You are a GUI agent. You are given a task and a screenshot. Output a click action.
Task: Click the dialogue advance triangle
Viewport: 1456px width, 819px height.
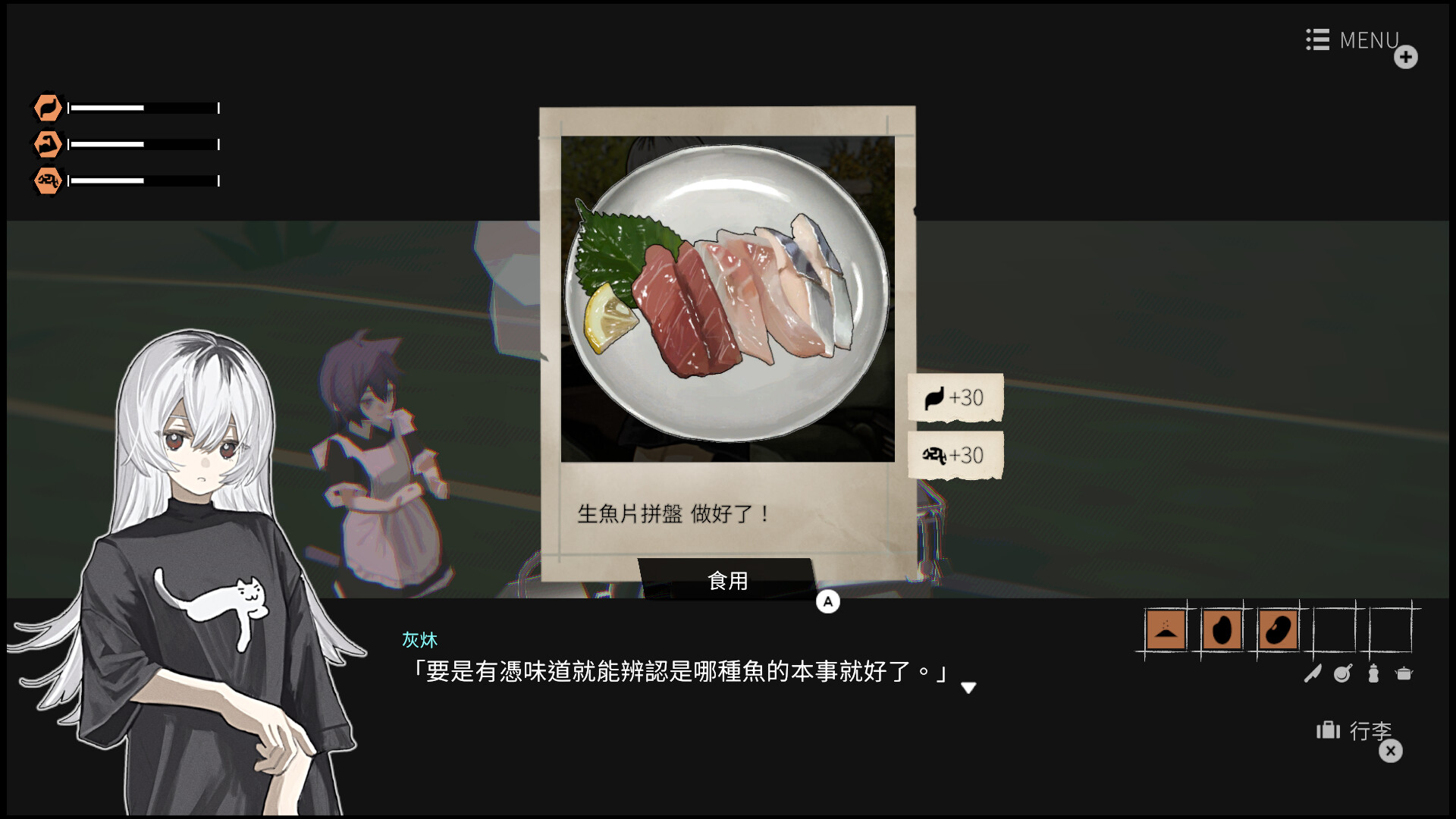969,688
